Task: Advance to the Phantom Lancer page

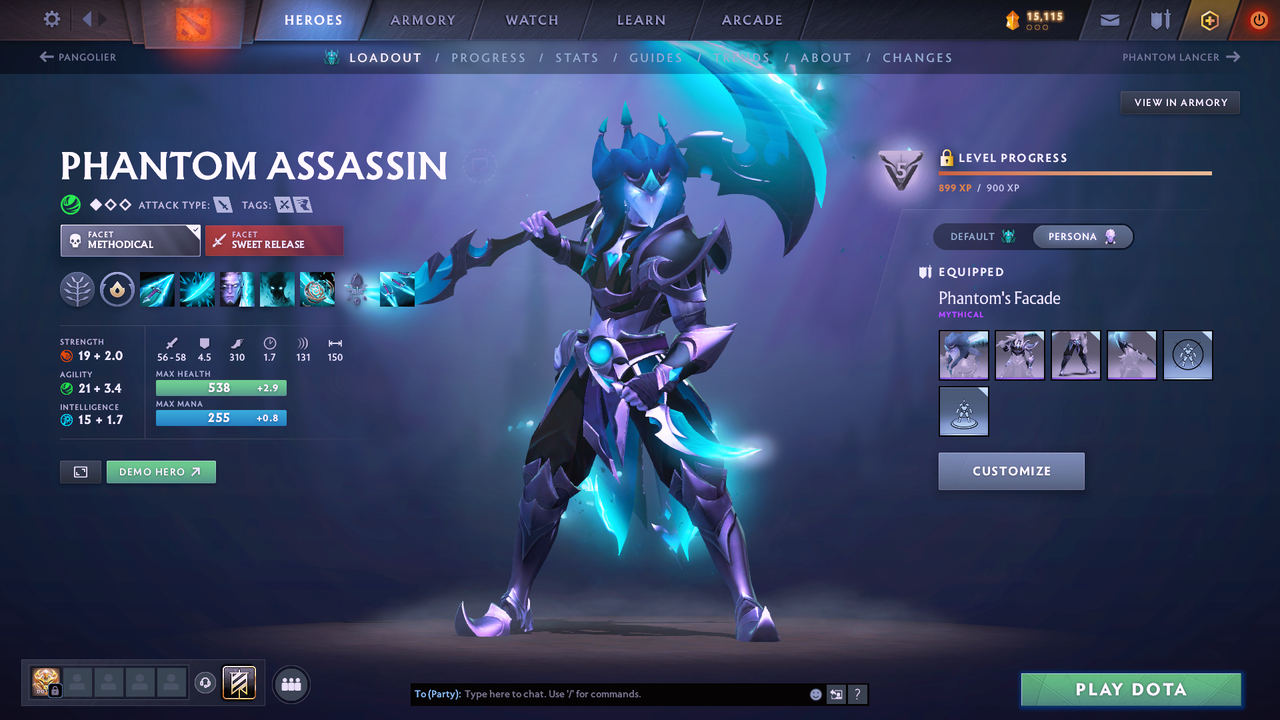Action: [x=1180, y=57]
